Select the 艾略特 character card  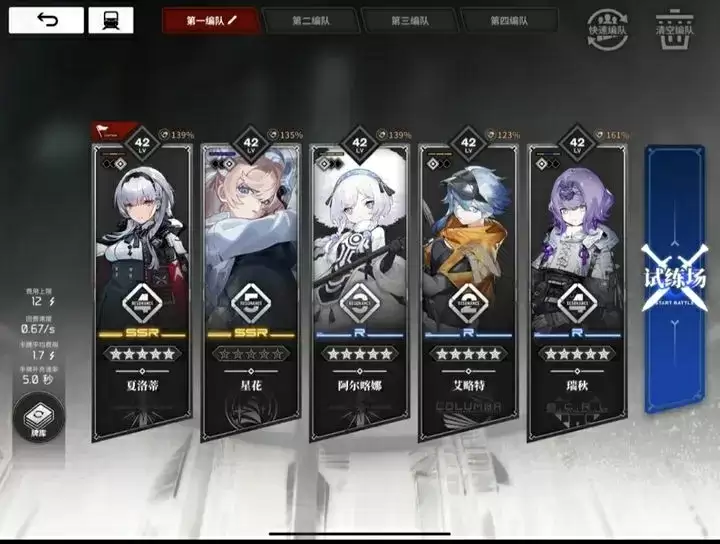tap(469, 290)
